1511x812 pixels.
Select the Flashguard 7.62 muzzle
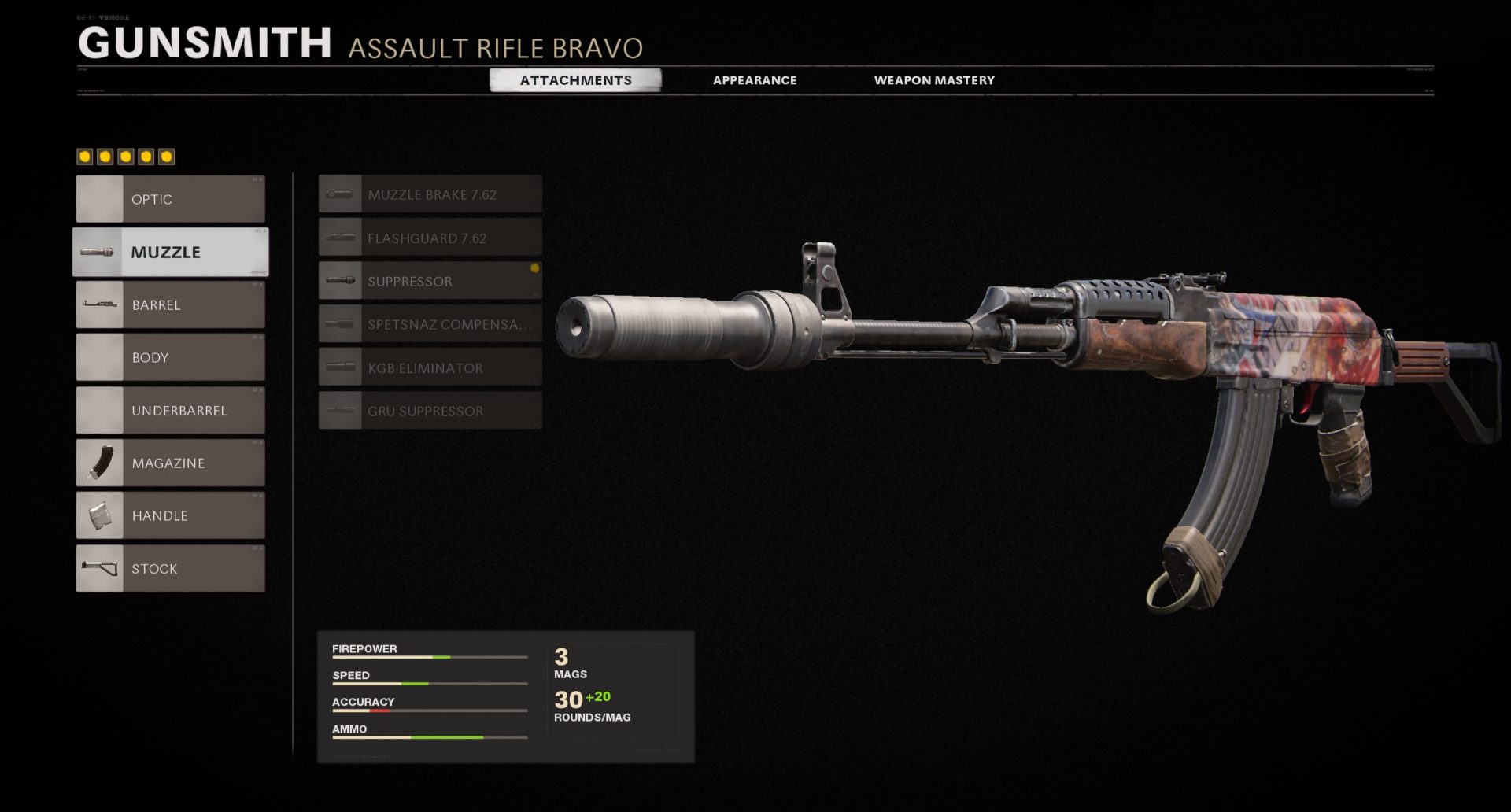(x=430, y=238)
